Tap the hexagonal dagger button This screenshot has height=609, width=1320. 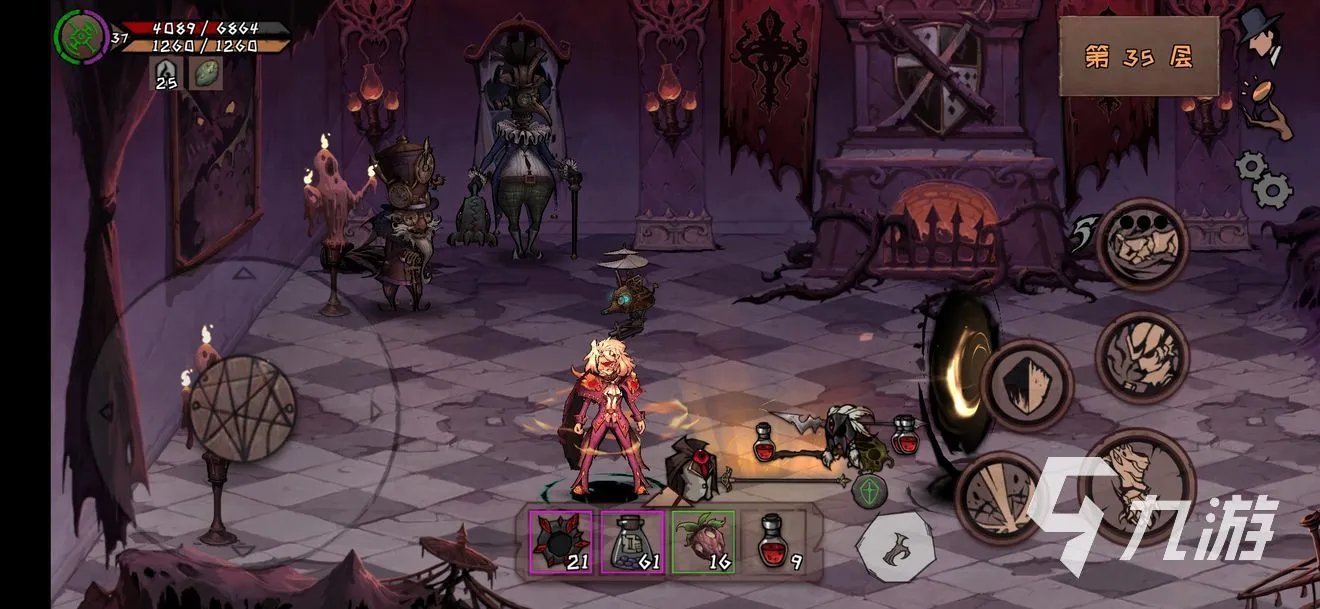pos(896,546)
